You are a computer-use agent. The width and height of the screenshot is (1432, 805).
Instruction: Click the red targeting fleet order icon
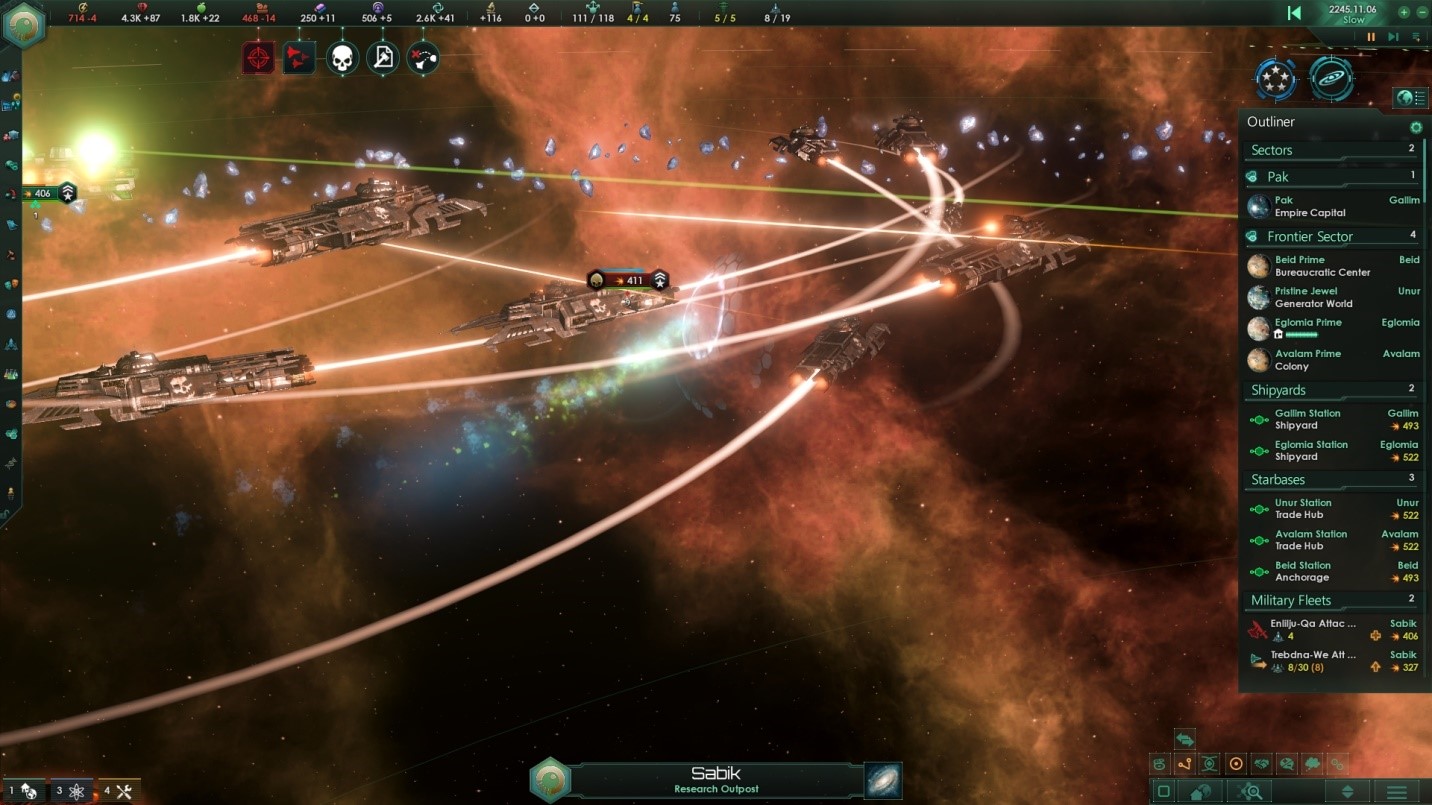(x=258, y=57)
